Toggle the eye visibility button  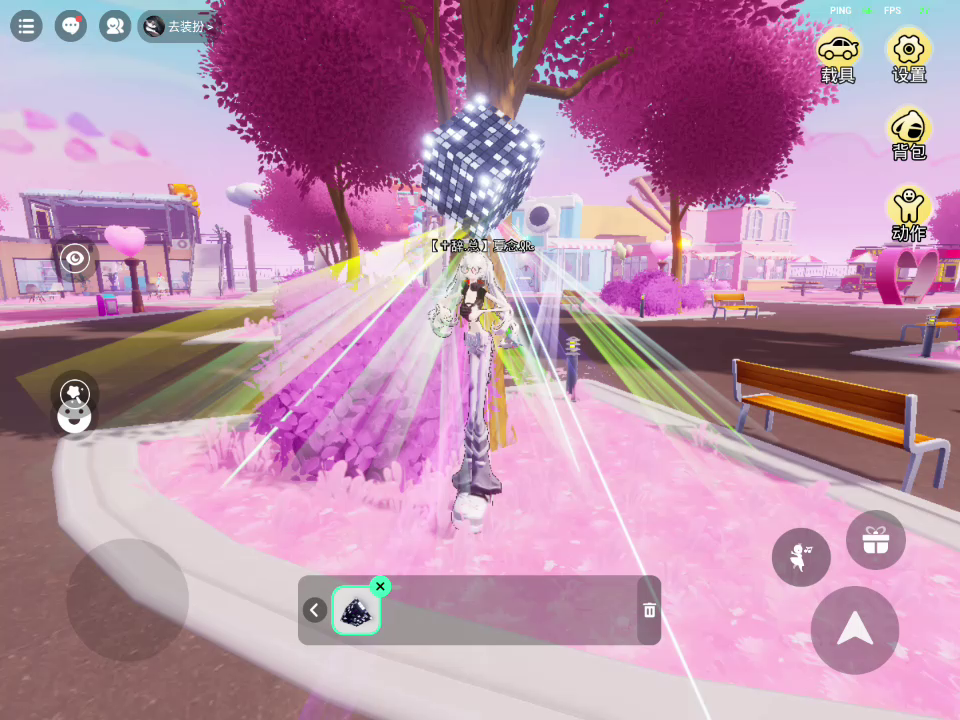pos(75,260)
